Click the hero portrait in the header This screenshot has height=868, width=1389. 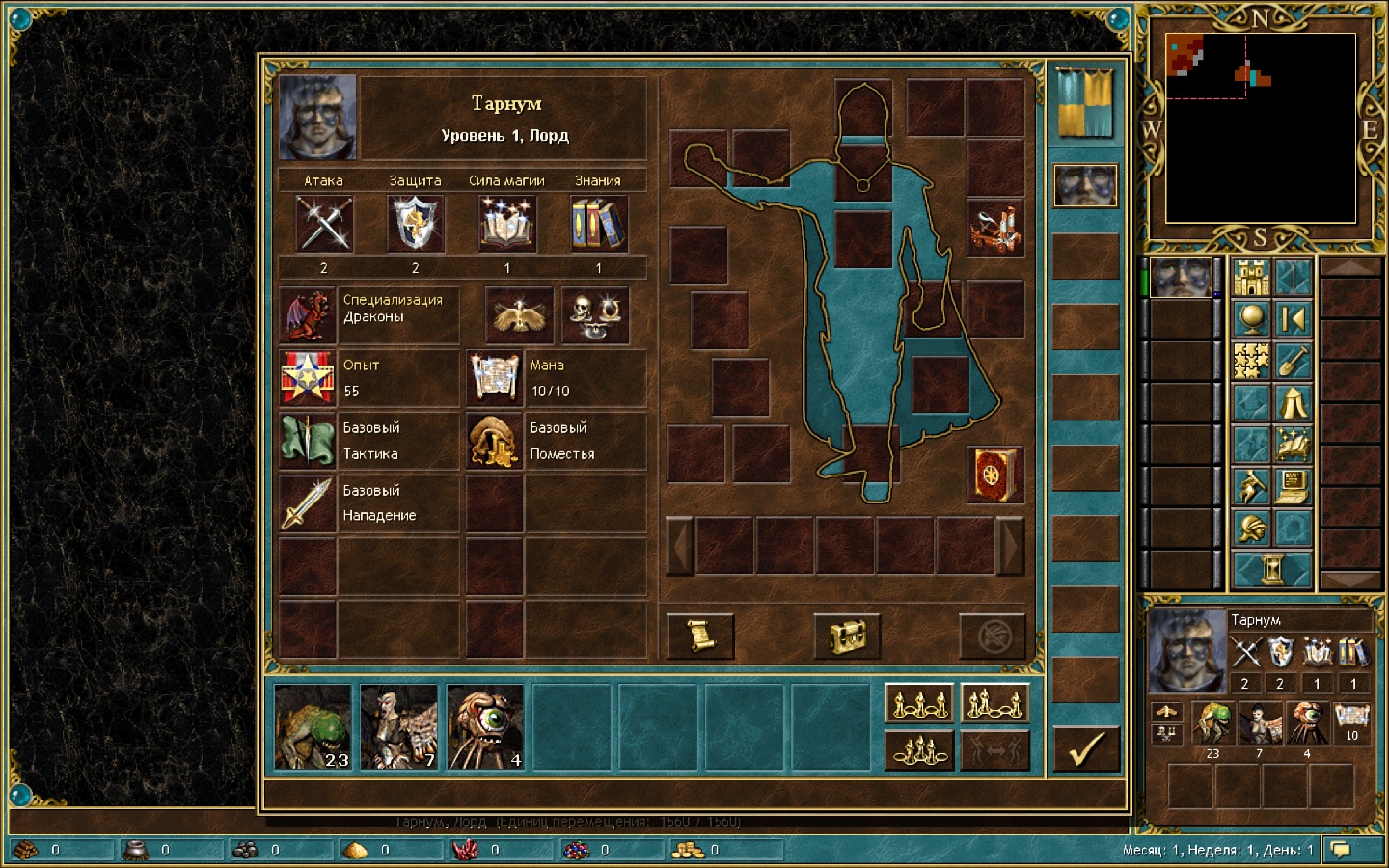pyautogui.click(x=317, y=118)
